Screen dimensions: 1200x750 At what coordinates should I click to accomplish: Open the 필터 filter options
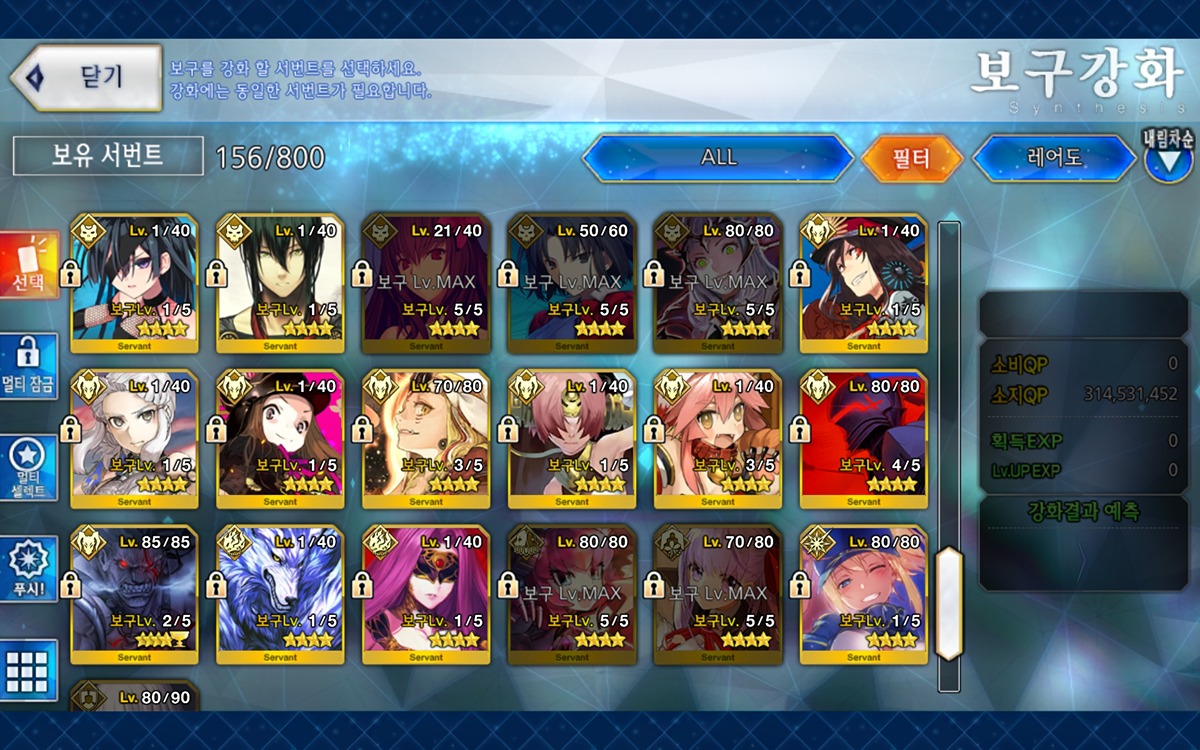911,158
